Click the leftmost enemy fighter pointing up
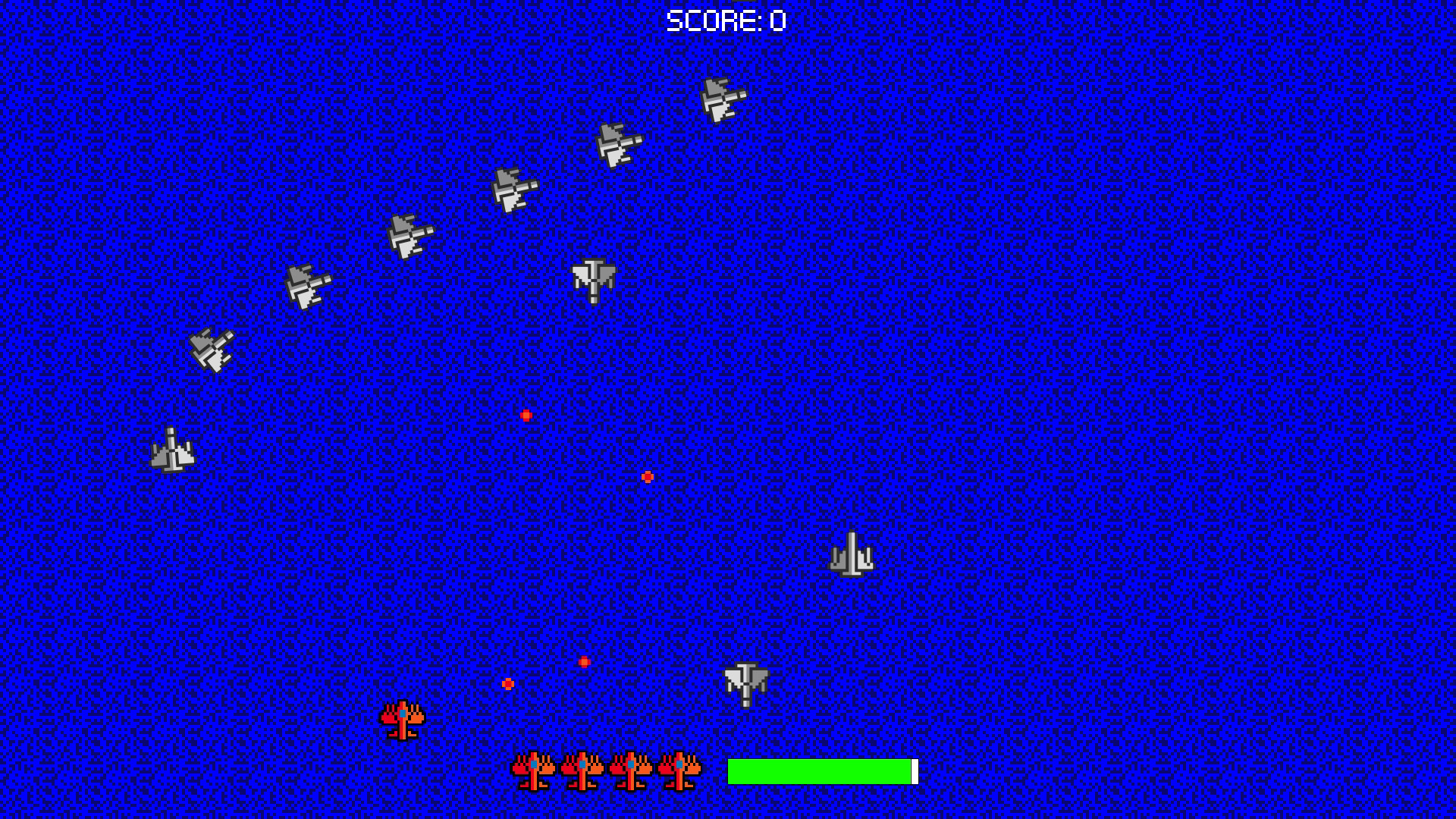This screenshot has height=819, width=1456. pyautogui.click(x=173, y=451)
